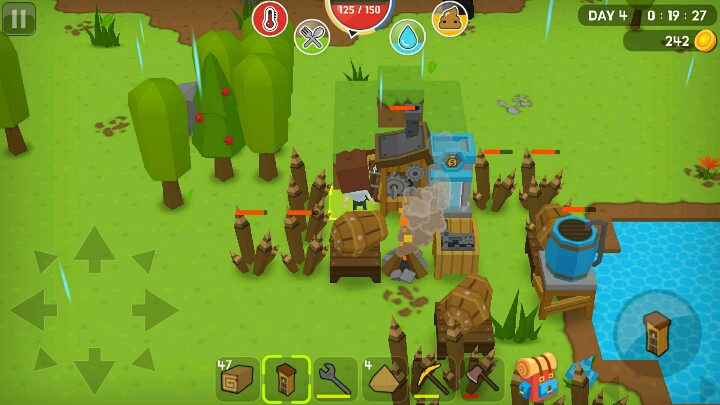Equip the axe from the hotbar
This screenshot has width=720, height=405.
click(481, 379)
